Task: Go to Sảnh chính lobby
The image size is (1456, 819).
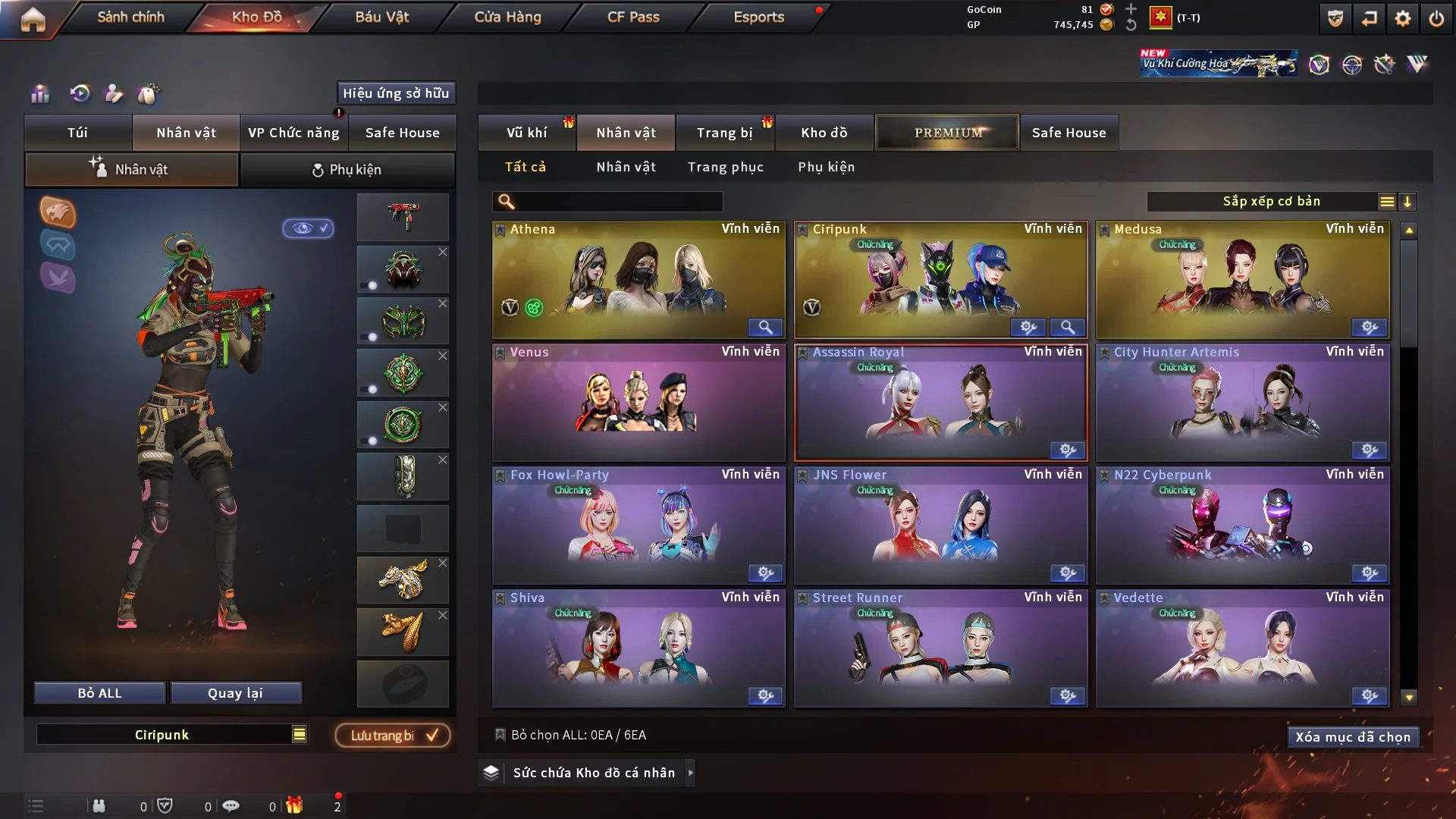Action: click(130, 17)
